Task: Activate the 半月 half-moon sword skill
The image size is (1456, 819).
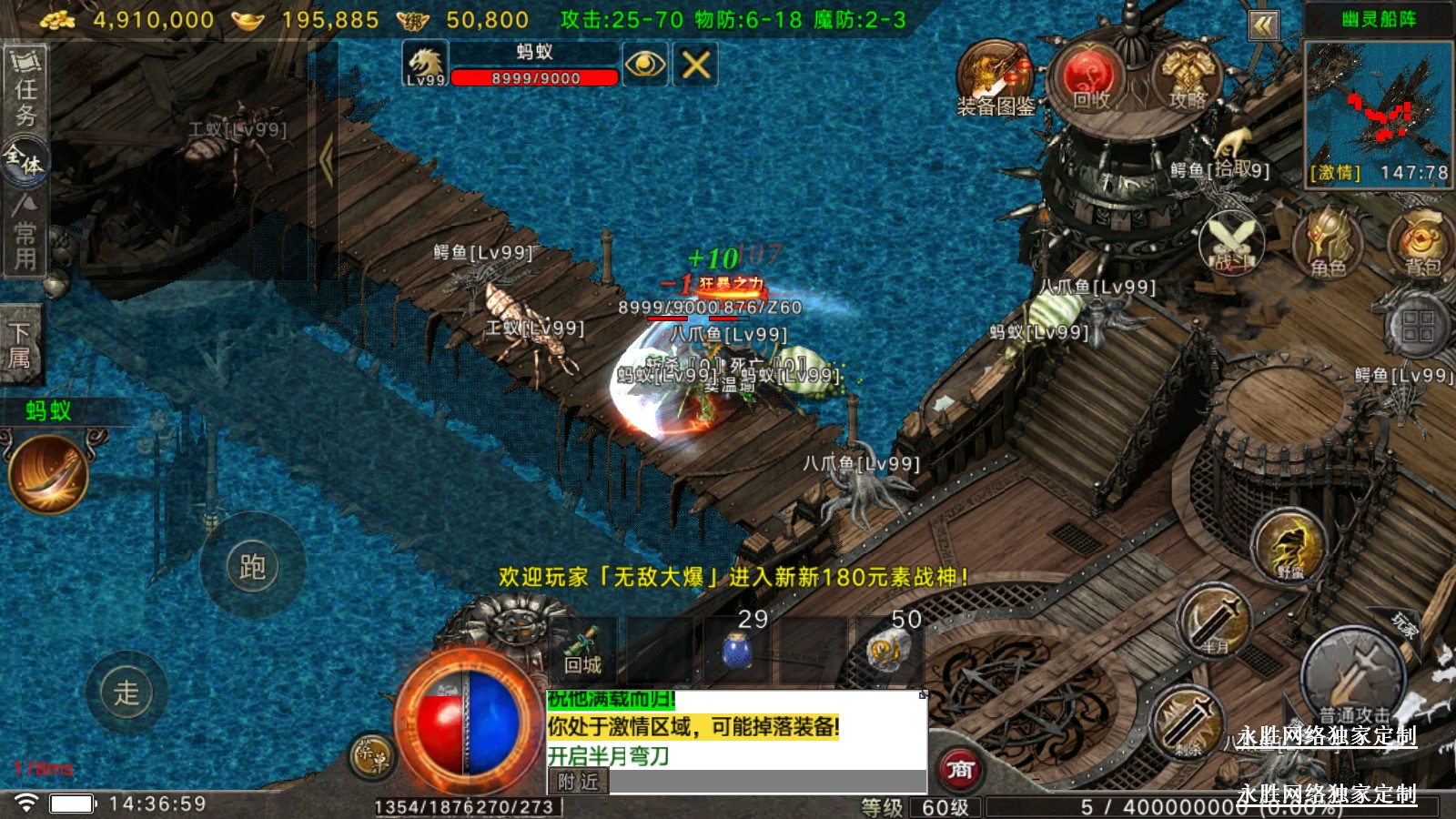Action: (1215, 621)
